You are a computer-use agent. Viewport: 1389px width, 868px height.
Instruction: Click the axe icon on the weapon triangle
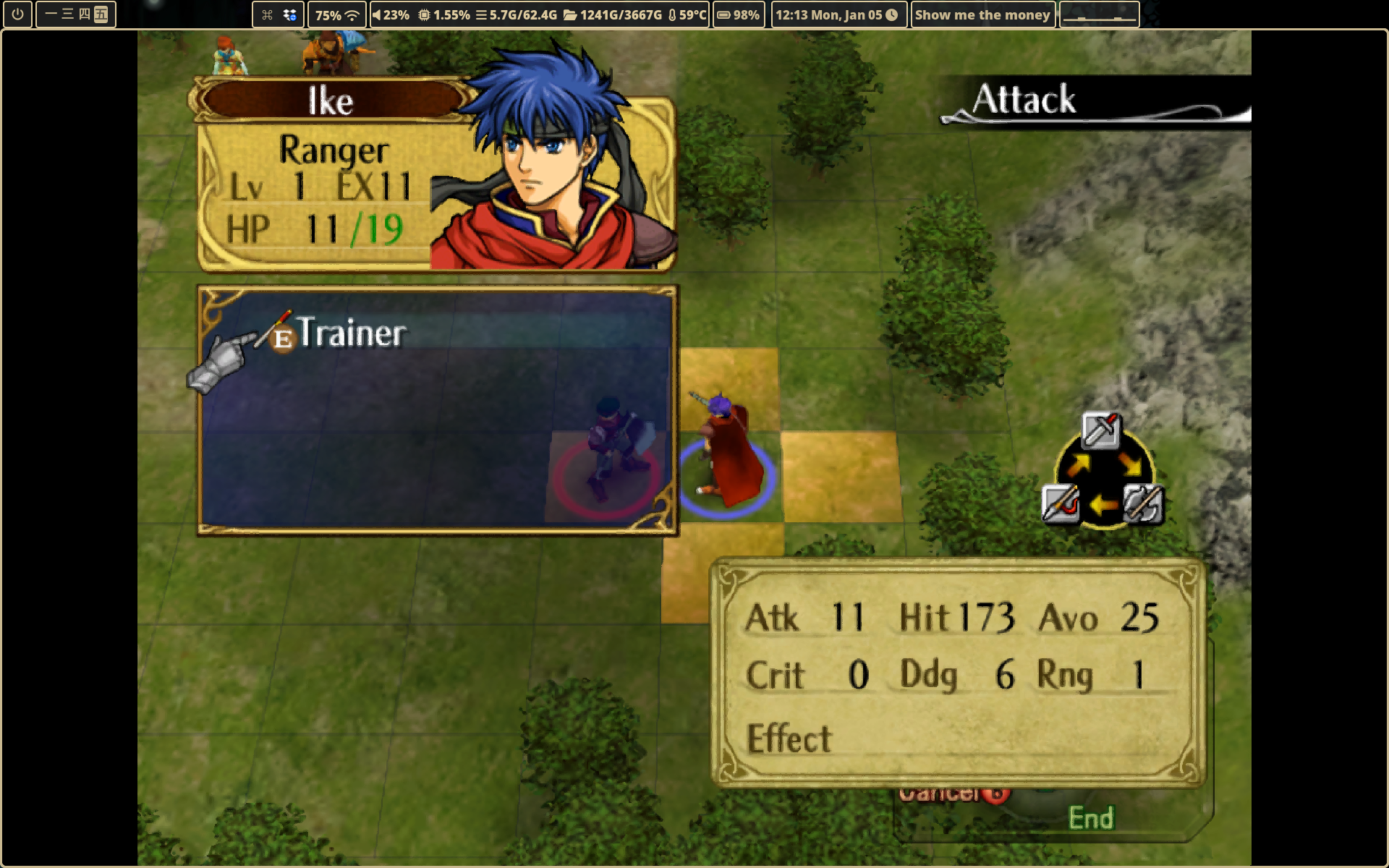tap(1142, 503)
